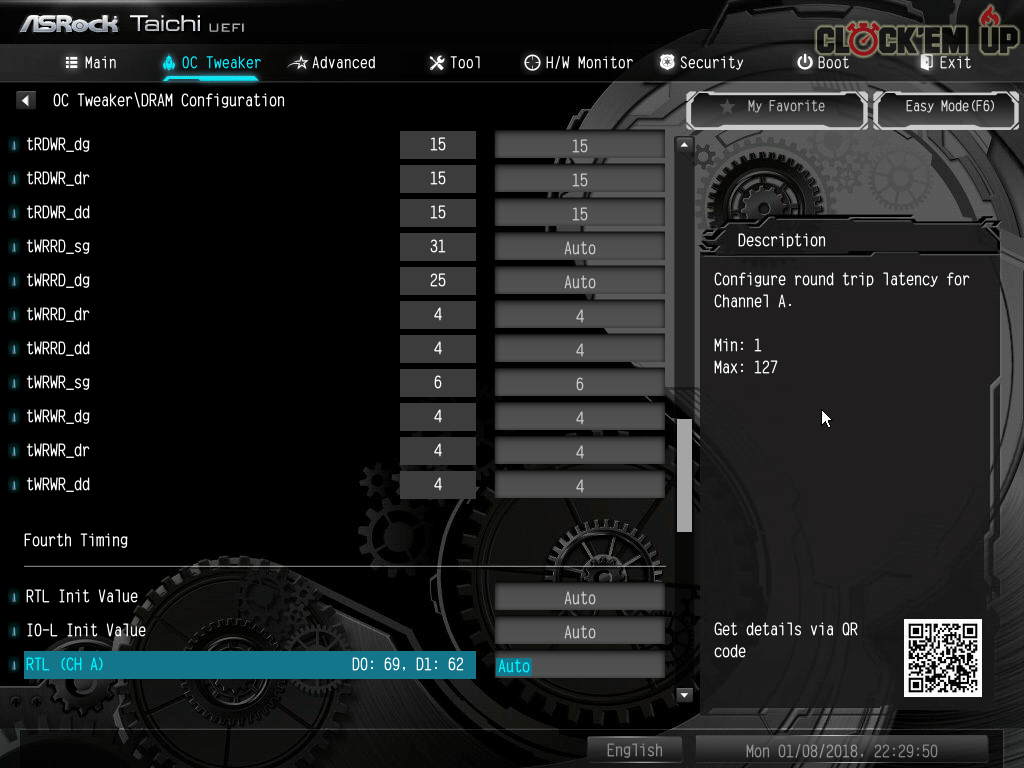Open the Security tab

[701, 63]
